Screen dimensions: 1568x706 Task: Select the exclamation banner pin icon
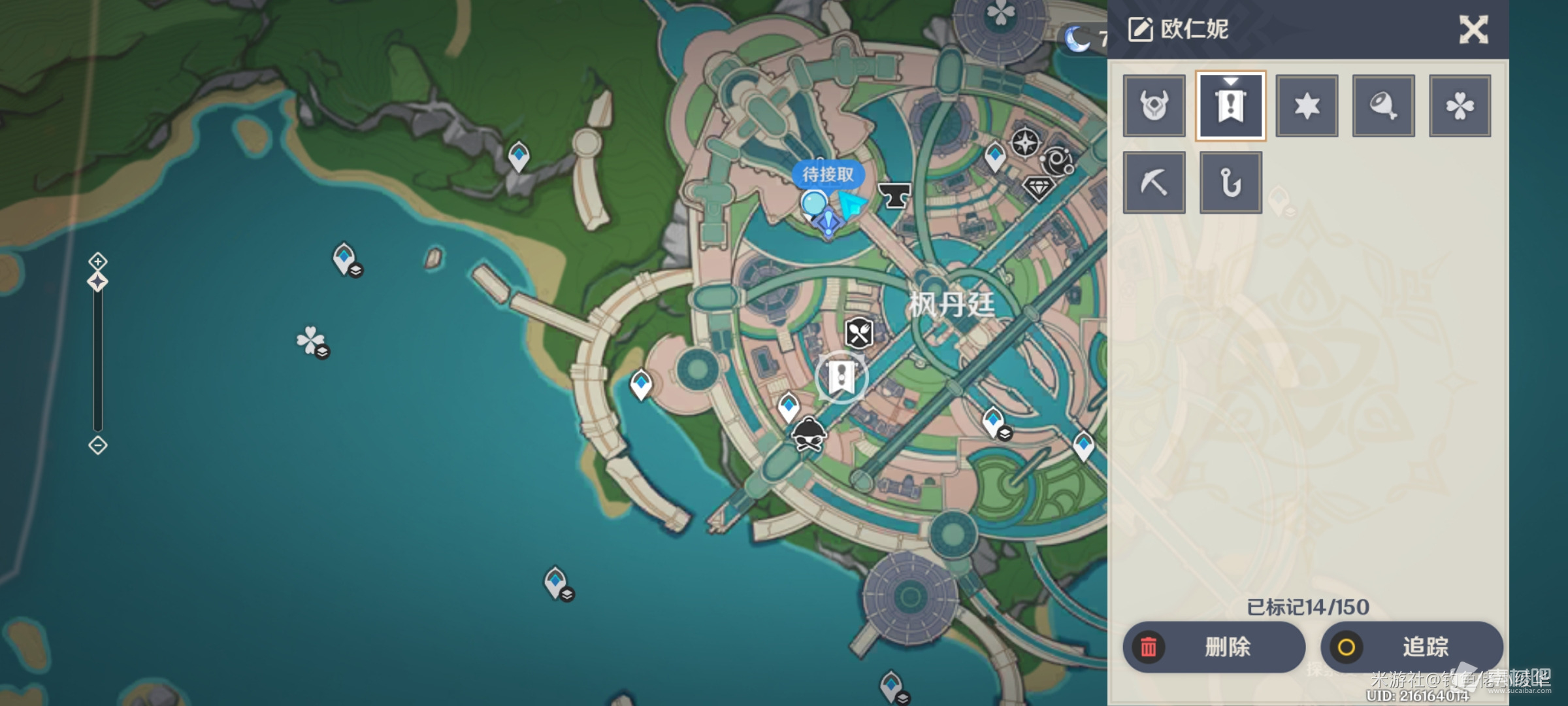pos(1230,106)
